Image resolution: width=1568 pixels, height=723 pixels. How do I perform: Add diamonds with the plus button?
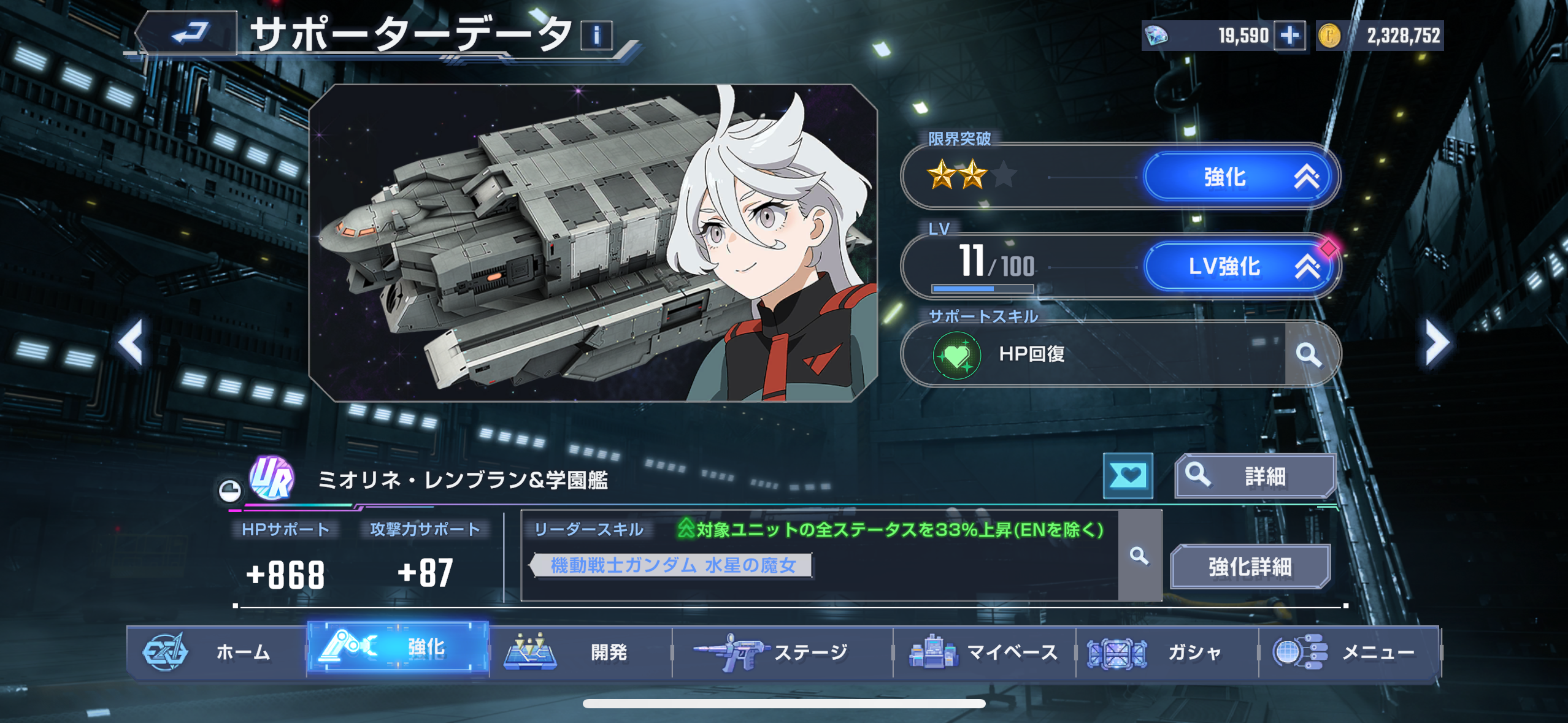coord(1289,36)
